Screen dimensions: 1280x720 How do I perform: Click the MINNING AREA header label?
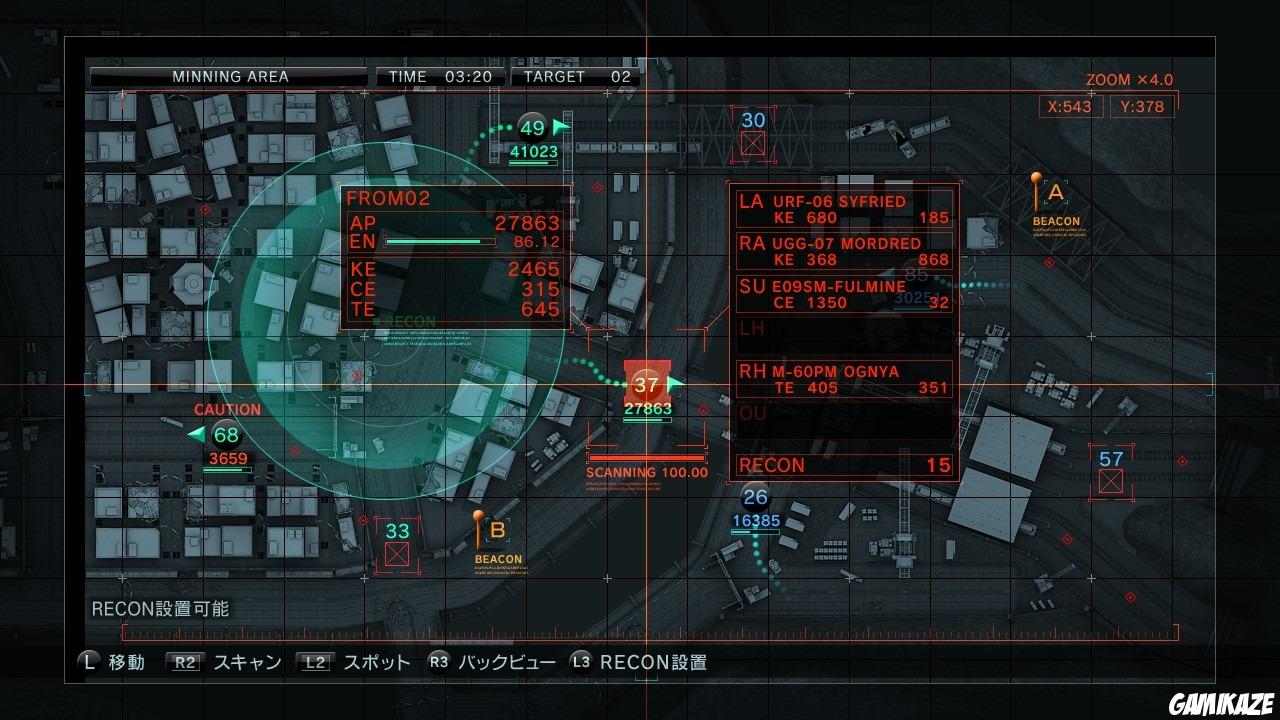pyautogui.click(x=232, y=76)
